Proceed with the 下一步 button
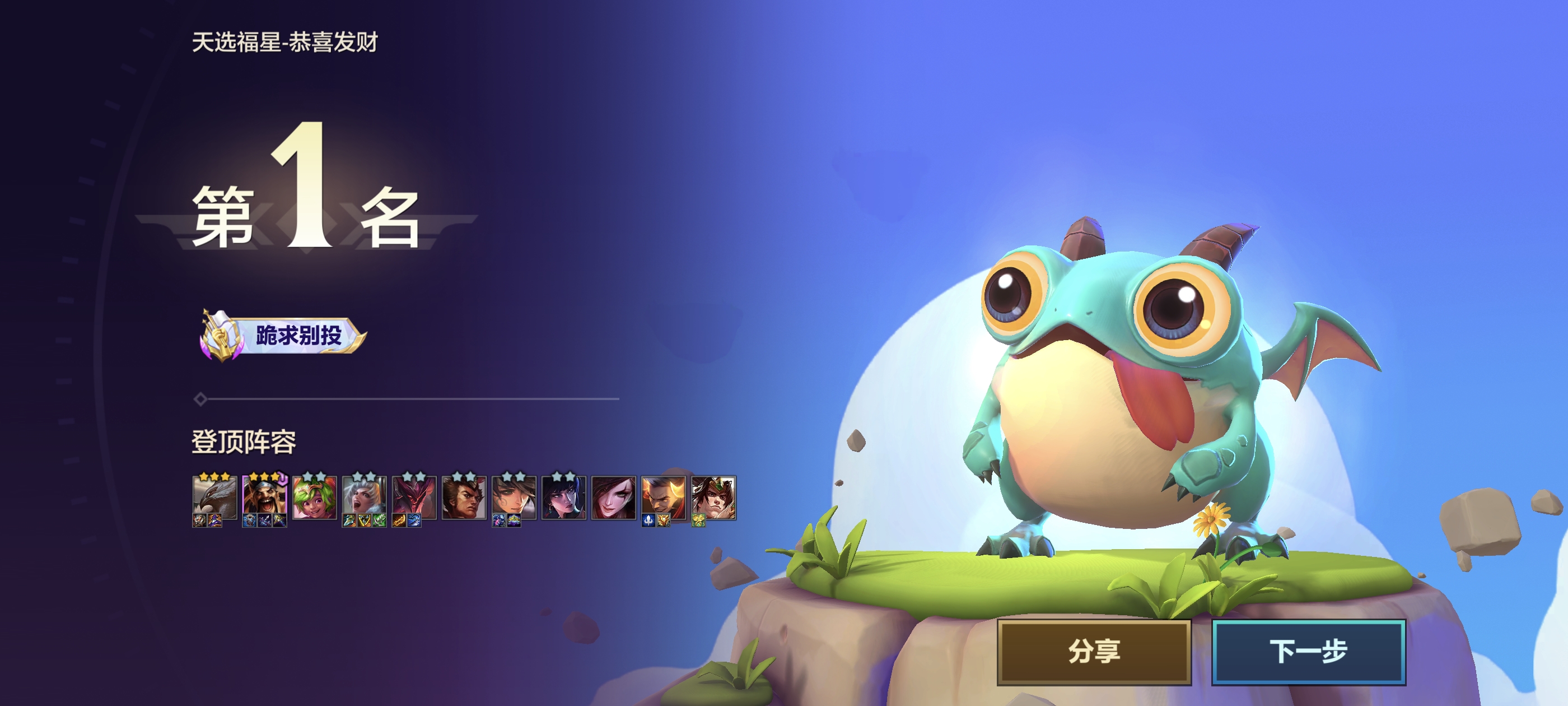The height and width of the screenshot is (706, 1568). pyautogui.click(x=1308, y=651)
